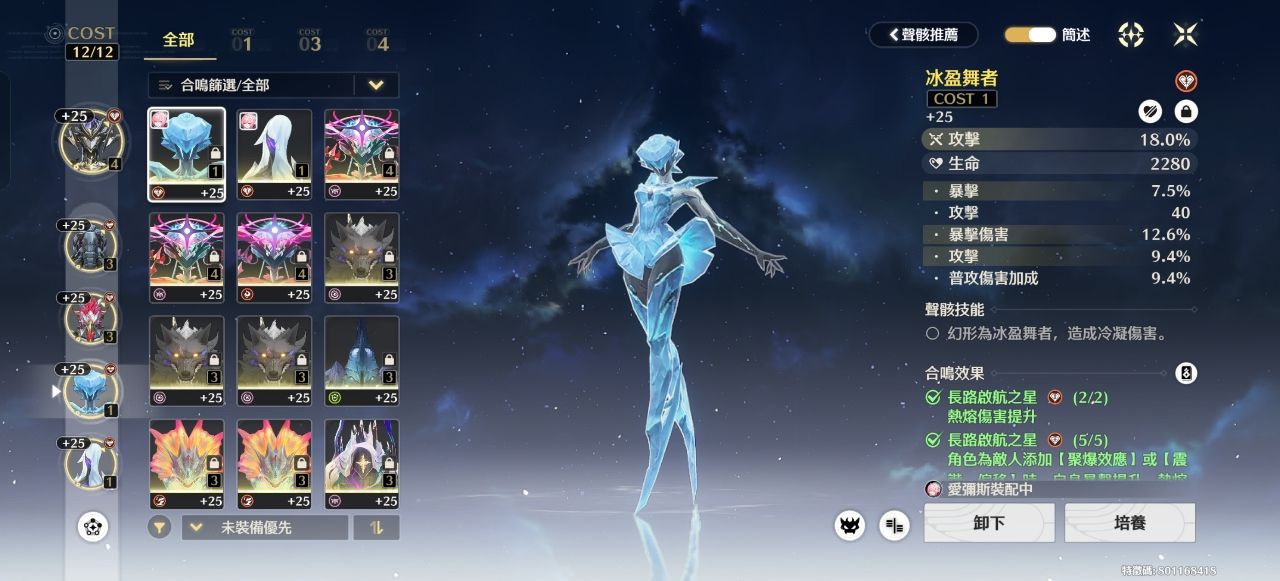Switch to the COST 1 tab
Image resolution: width=1280 pixels, height=581 pixels.
tap(242, 41)
